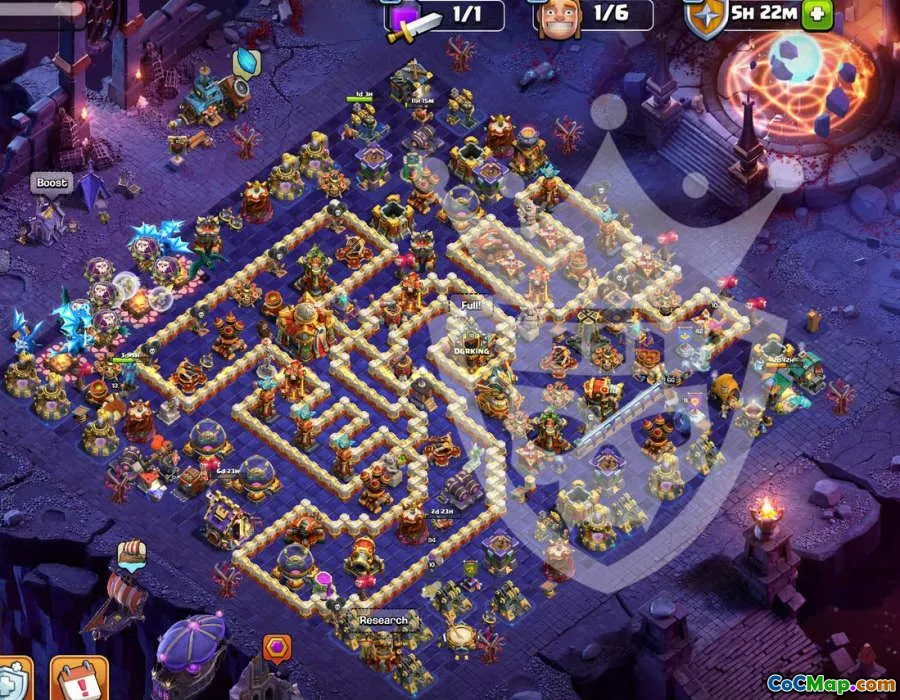The height and width of the screenshot is (700, 900).
Task: Visit the CoCMap.com watermark link
Action: [830, 684]
